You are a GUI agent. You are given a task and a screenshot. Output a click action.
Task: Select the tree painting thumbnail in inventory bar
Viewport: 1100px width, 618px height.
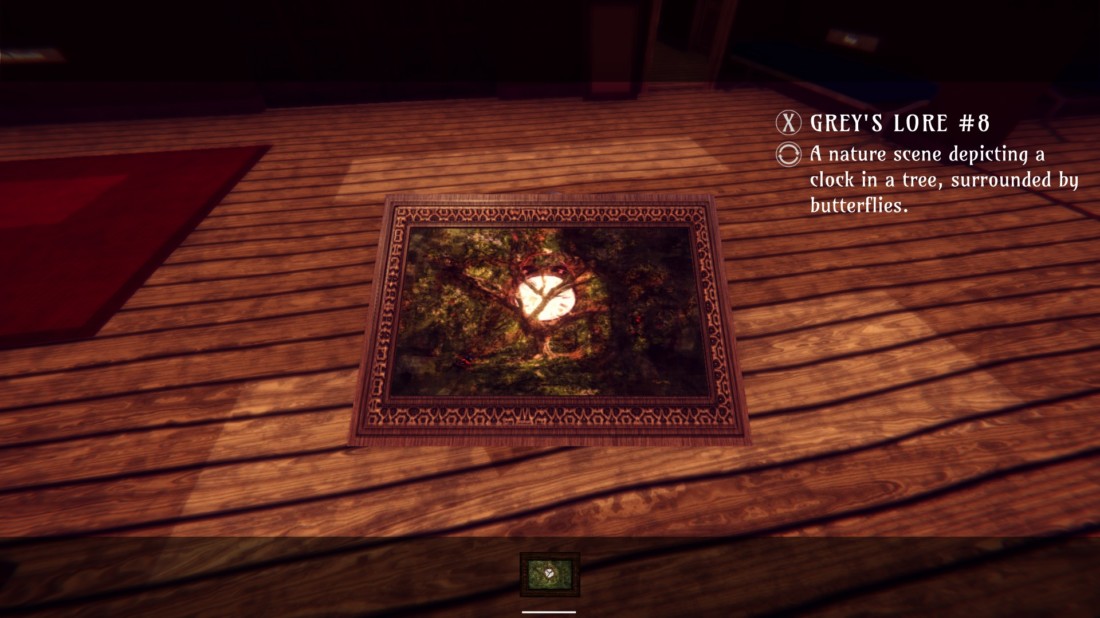click(549, 574)
